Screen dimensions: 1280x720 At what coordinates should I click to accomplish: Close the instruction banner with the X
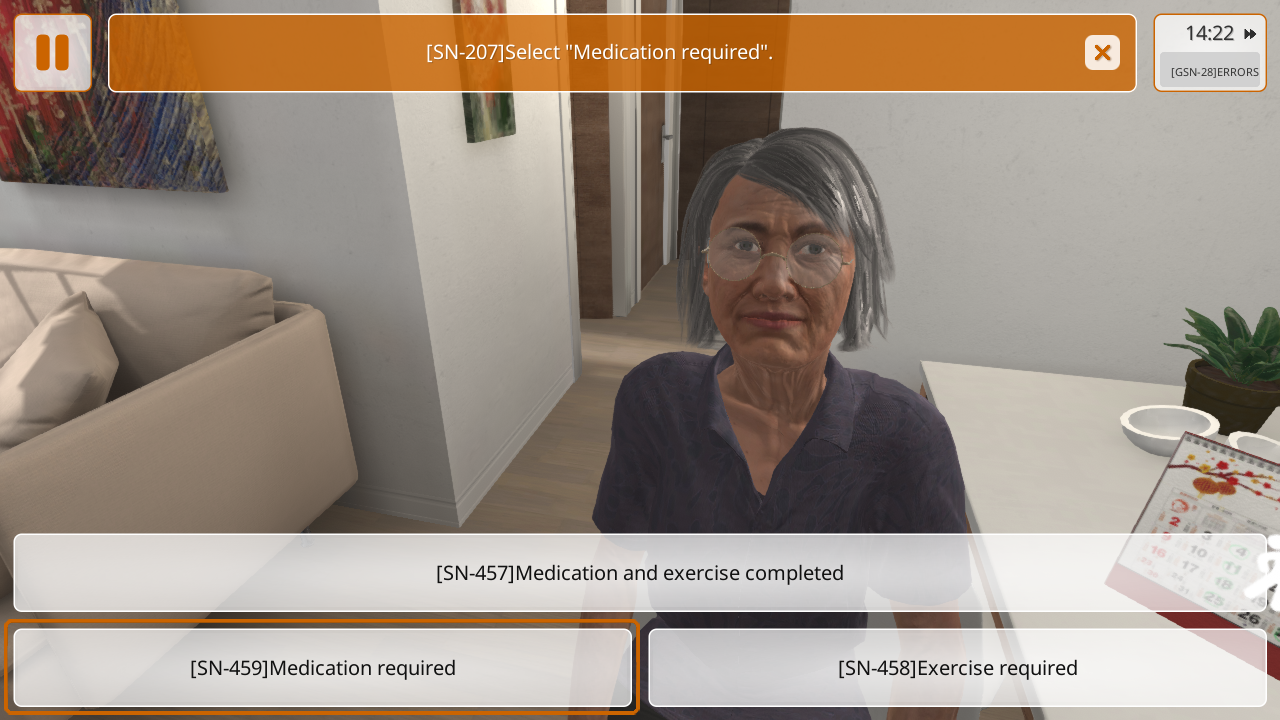click(1102, 53)
